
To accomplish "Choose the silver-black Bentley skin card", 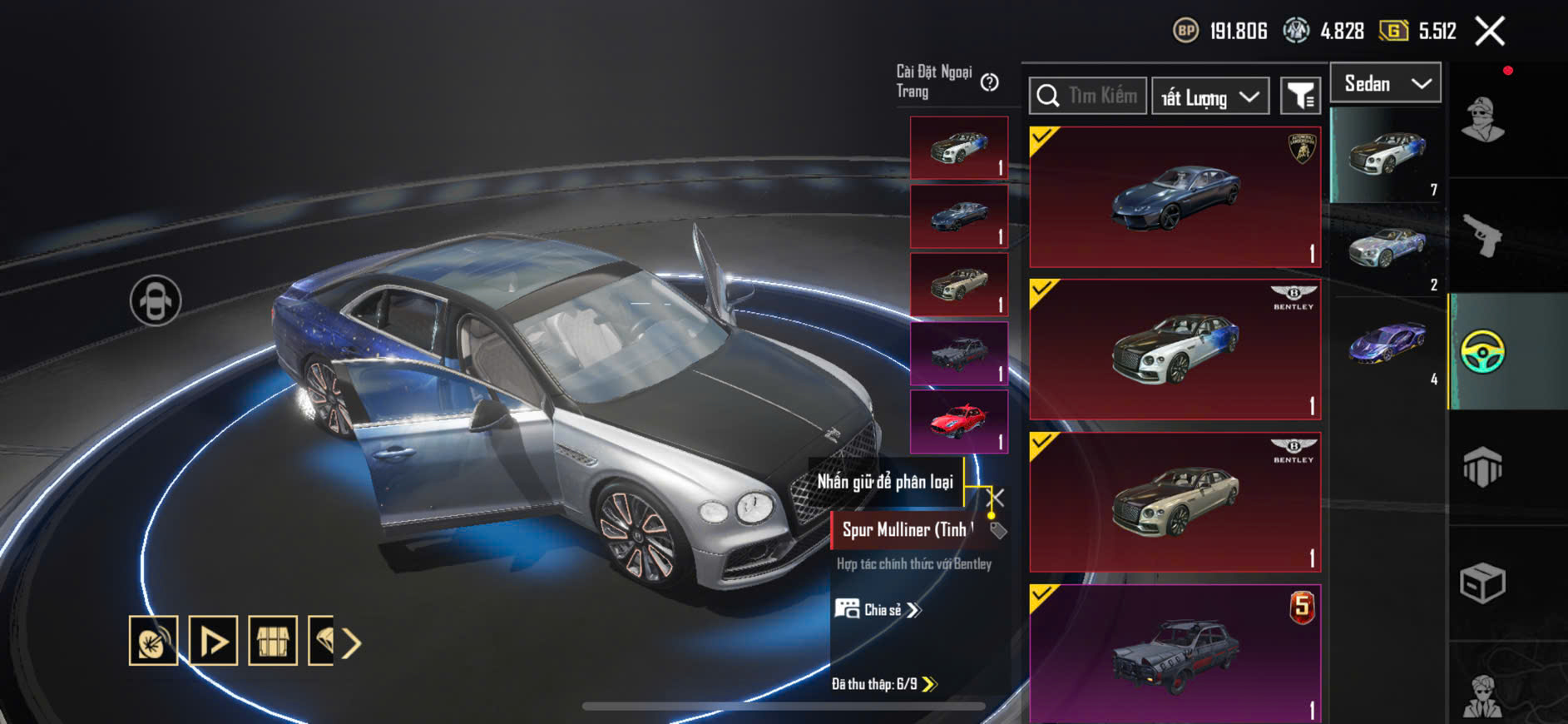I will point(1175,502).
